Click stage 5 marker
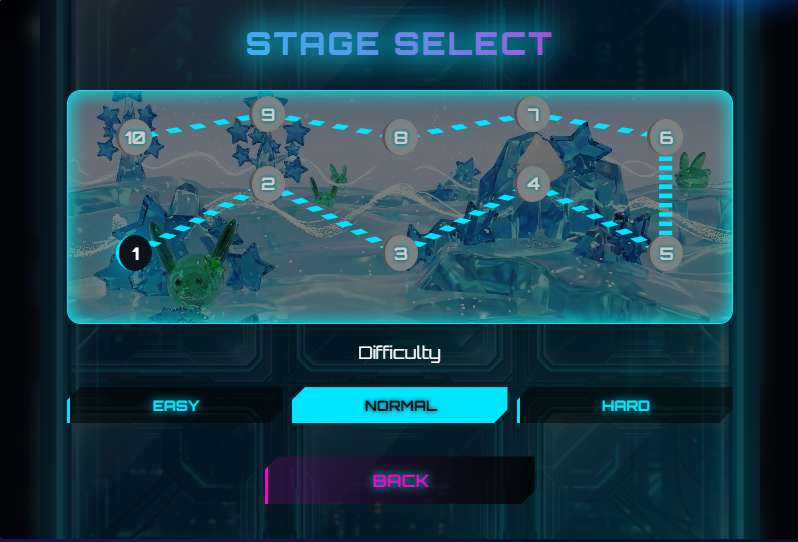The height and width of the screenshot is (542, 798). [x=666, y=254]
